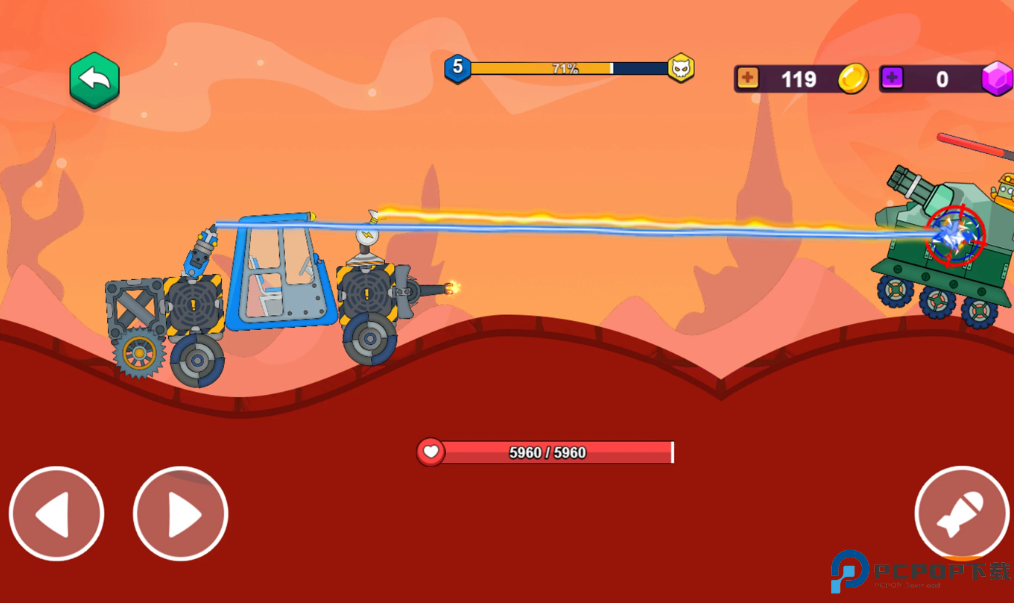Click the green back arrow button
This screenshot has width=1014, height=603.
[x=94, y=80]
